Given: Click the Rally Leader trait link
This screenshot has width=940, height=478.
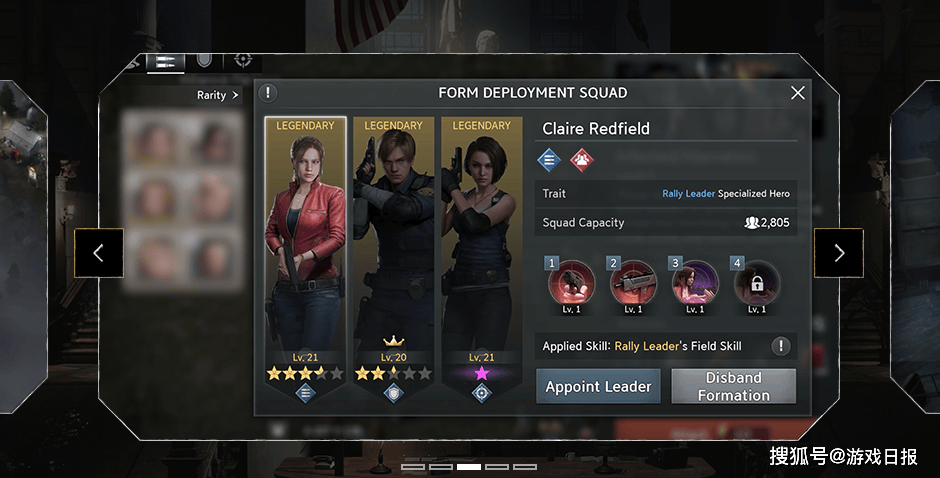Looking at the screenshot, I should (x=688, y=194).
